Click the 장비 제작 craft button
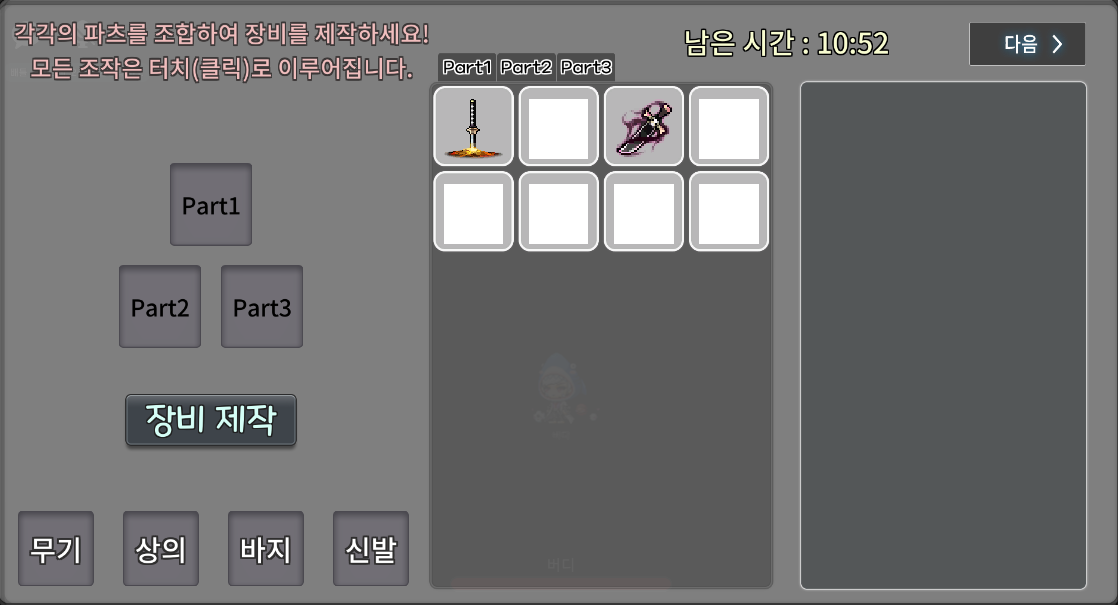 (x=211, y=420)
